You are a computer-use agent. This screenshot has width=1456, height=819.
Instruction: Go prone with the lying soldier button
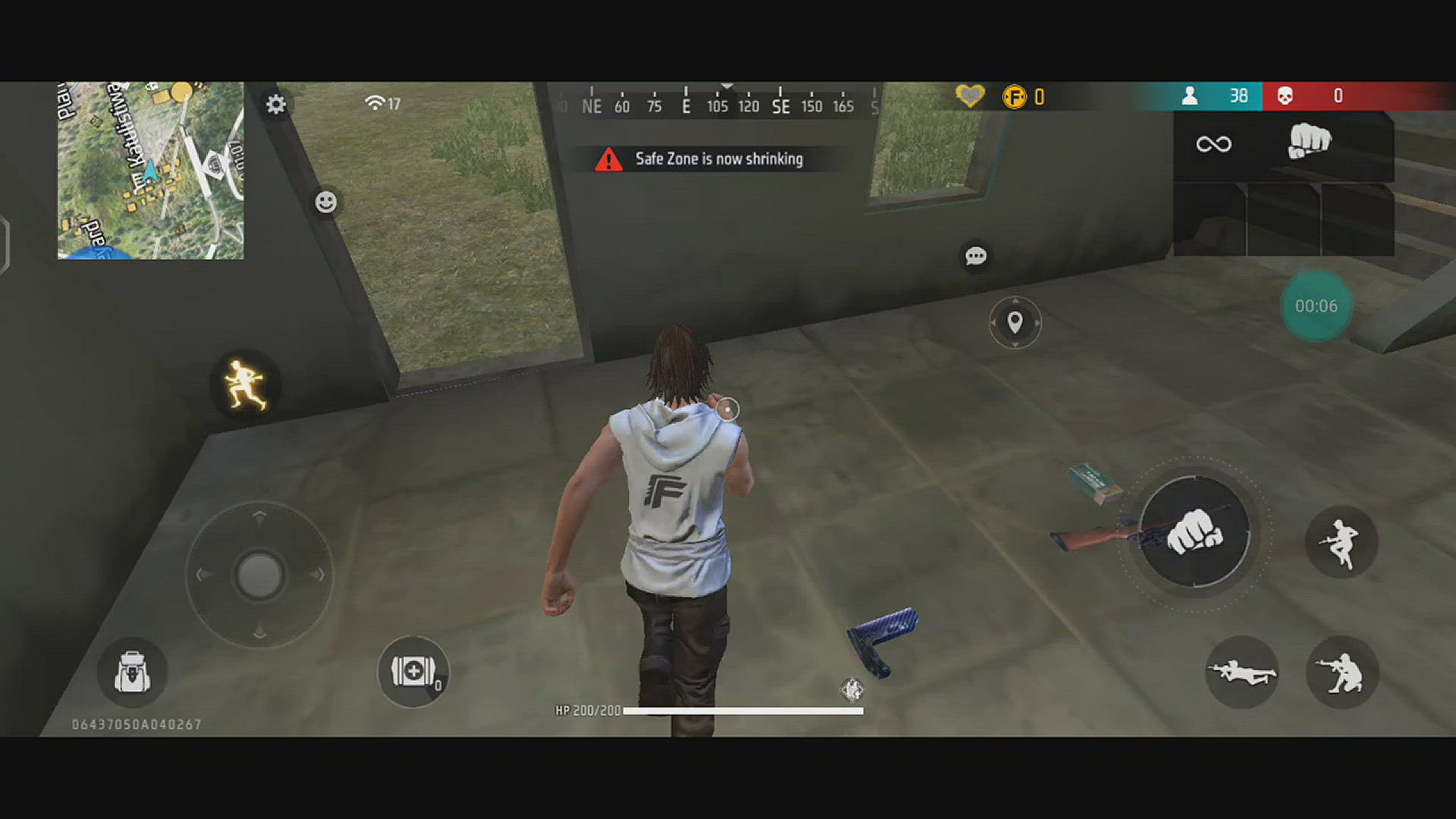(1241, 673)
